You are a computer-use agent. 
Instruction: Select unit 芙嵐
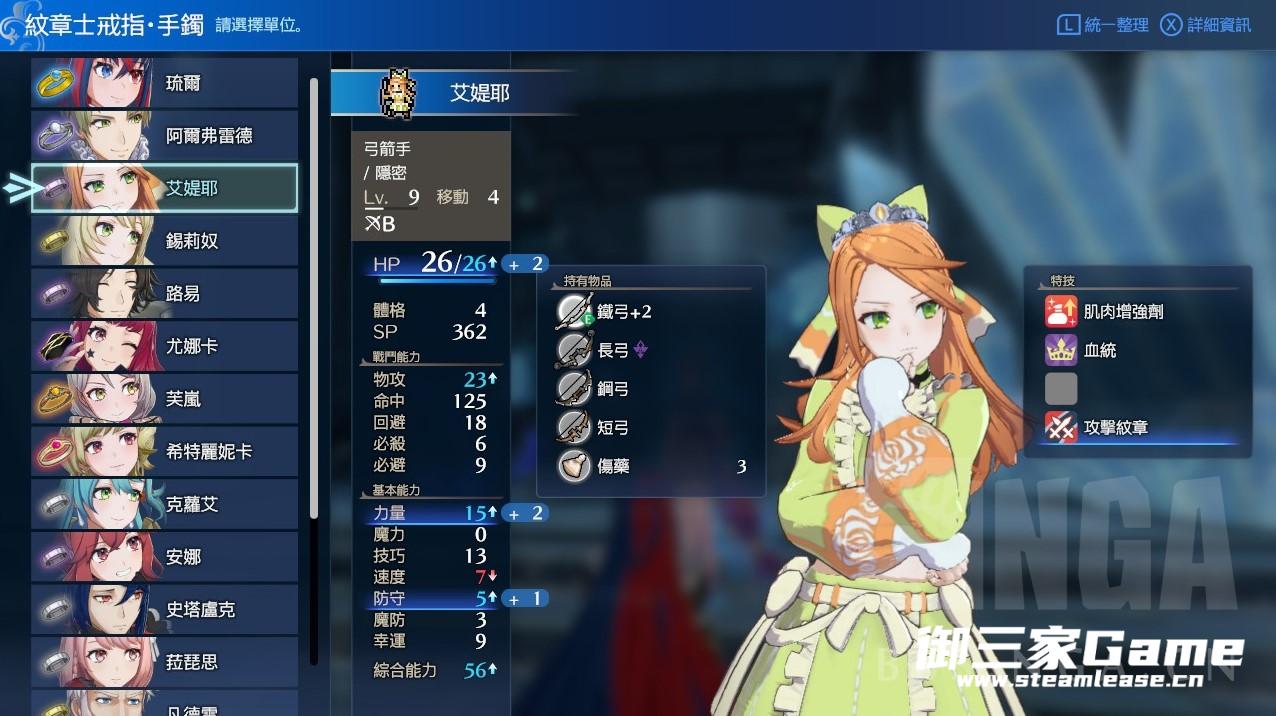[165, 399]
